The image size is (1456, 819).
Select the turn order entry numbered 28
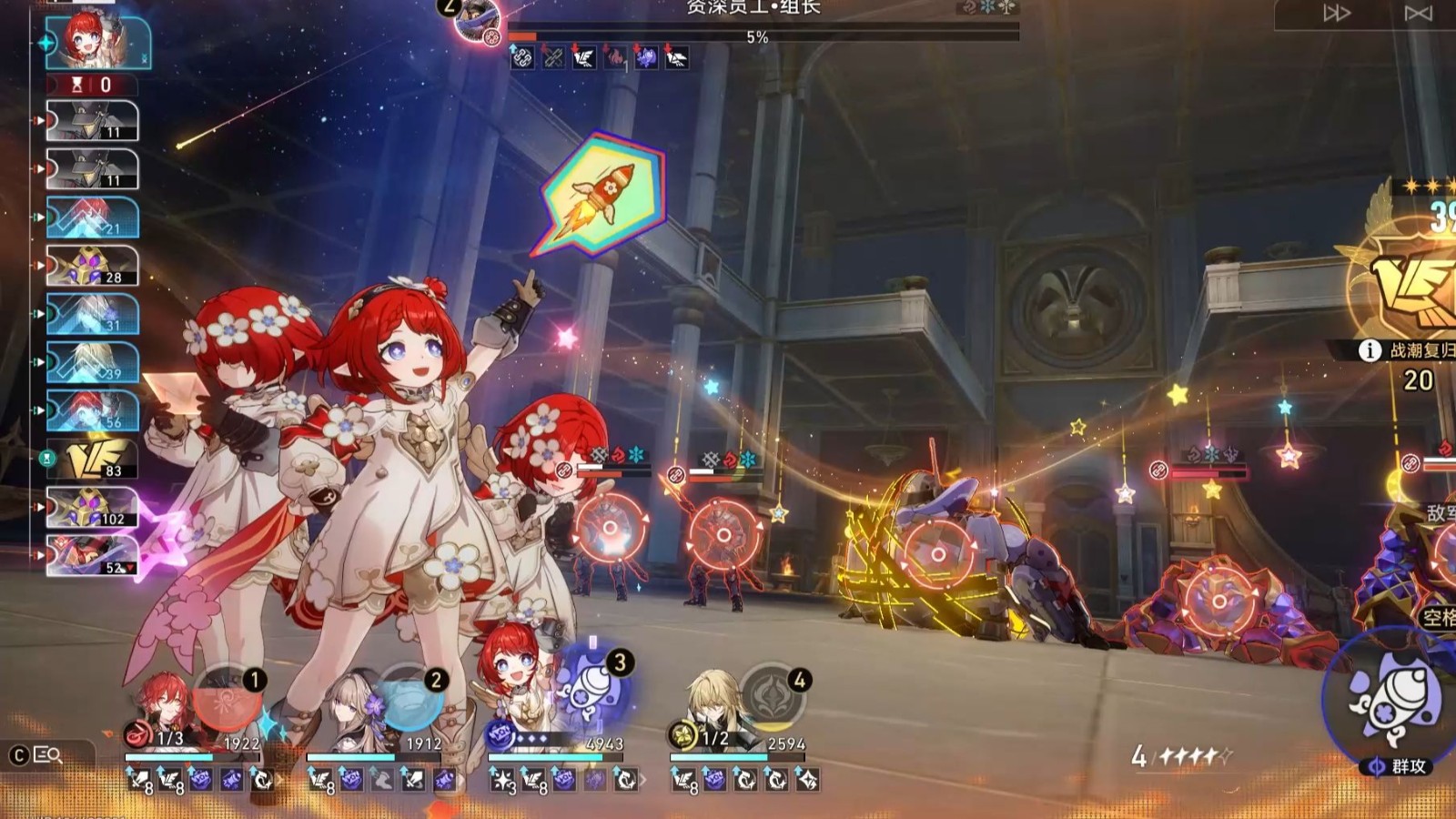tap(93, 266)
